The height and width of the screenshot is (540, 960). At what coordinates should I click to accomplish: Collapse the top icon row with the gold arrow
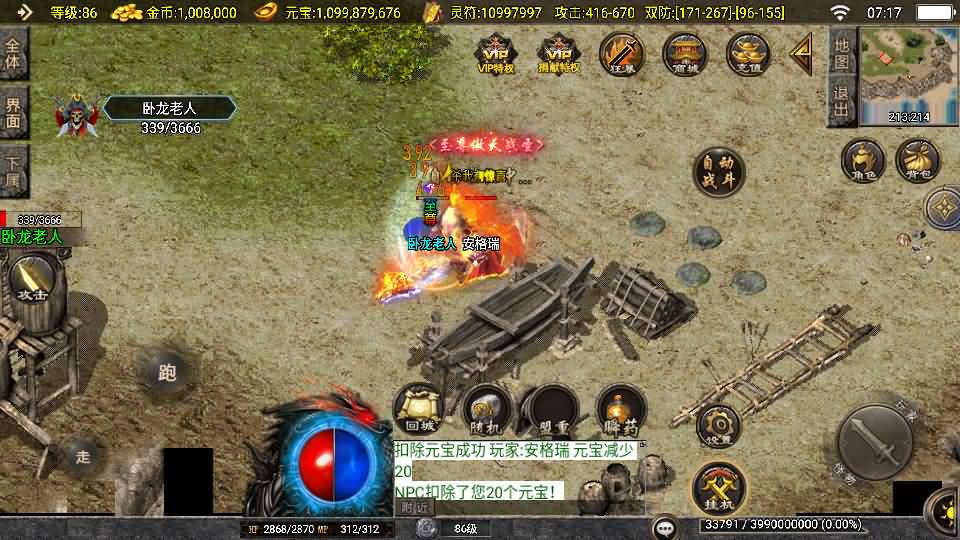[x=801, y=54]
